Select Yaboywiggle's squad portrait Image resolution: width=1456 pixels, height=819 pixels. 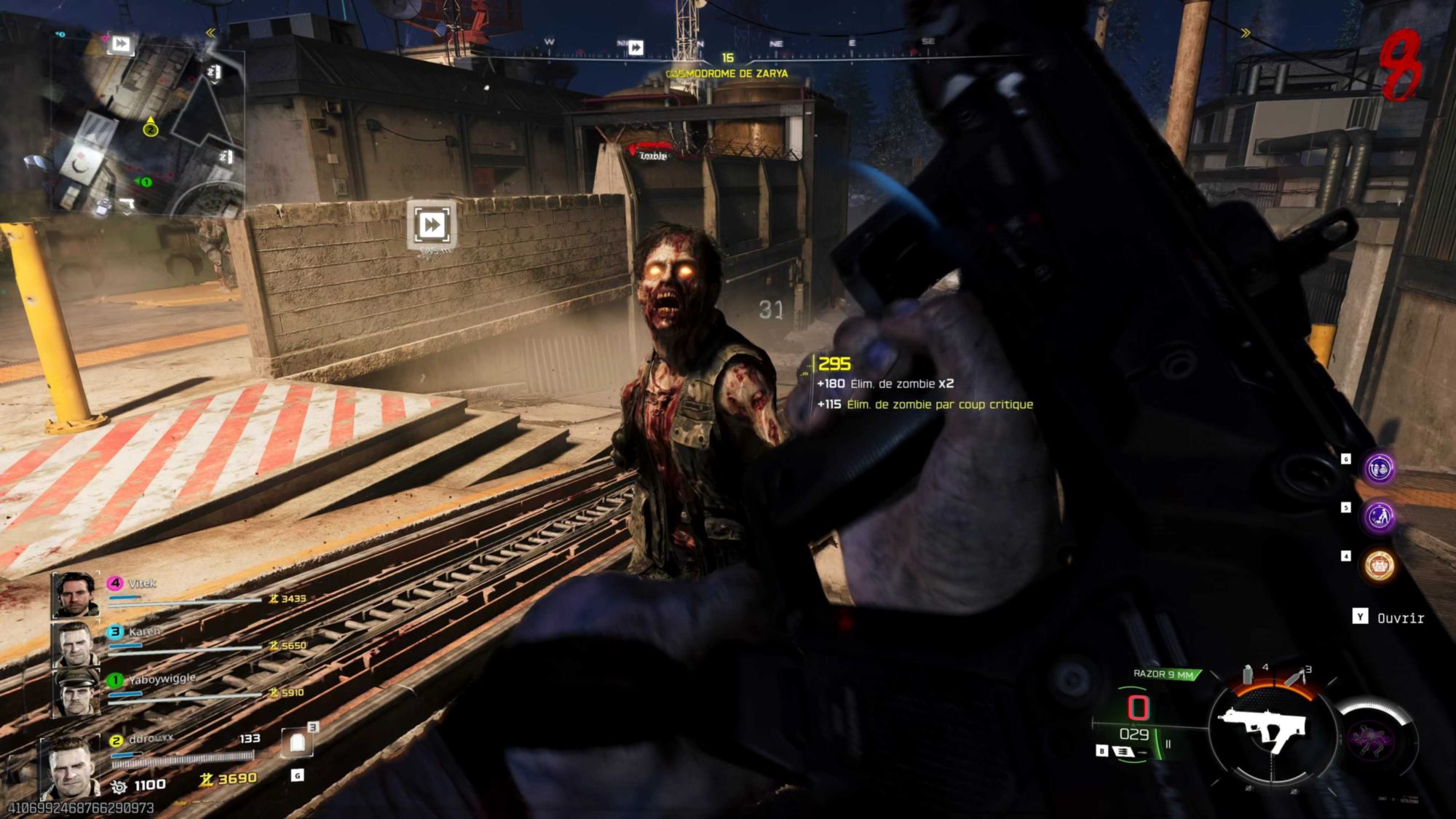(76, 692)
